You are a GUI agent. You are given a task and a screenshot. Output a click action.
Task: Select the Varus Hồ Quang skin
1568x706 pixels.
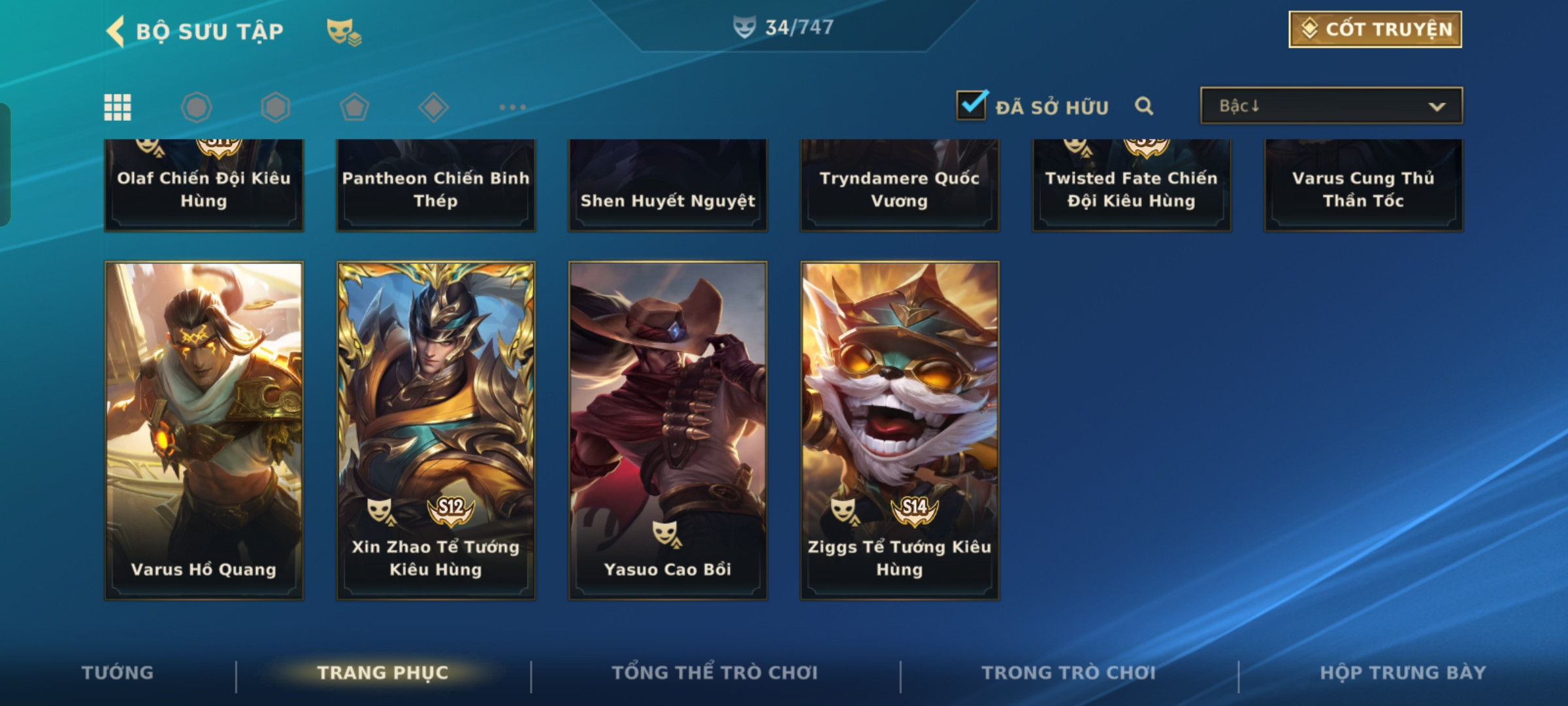coord(204,430)
